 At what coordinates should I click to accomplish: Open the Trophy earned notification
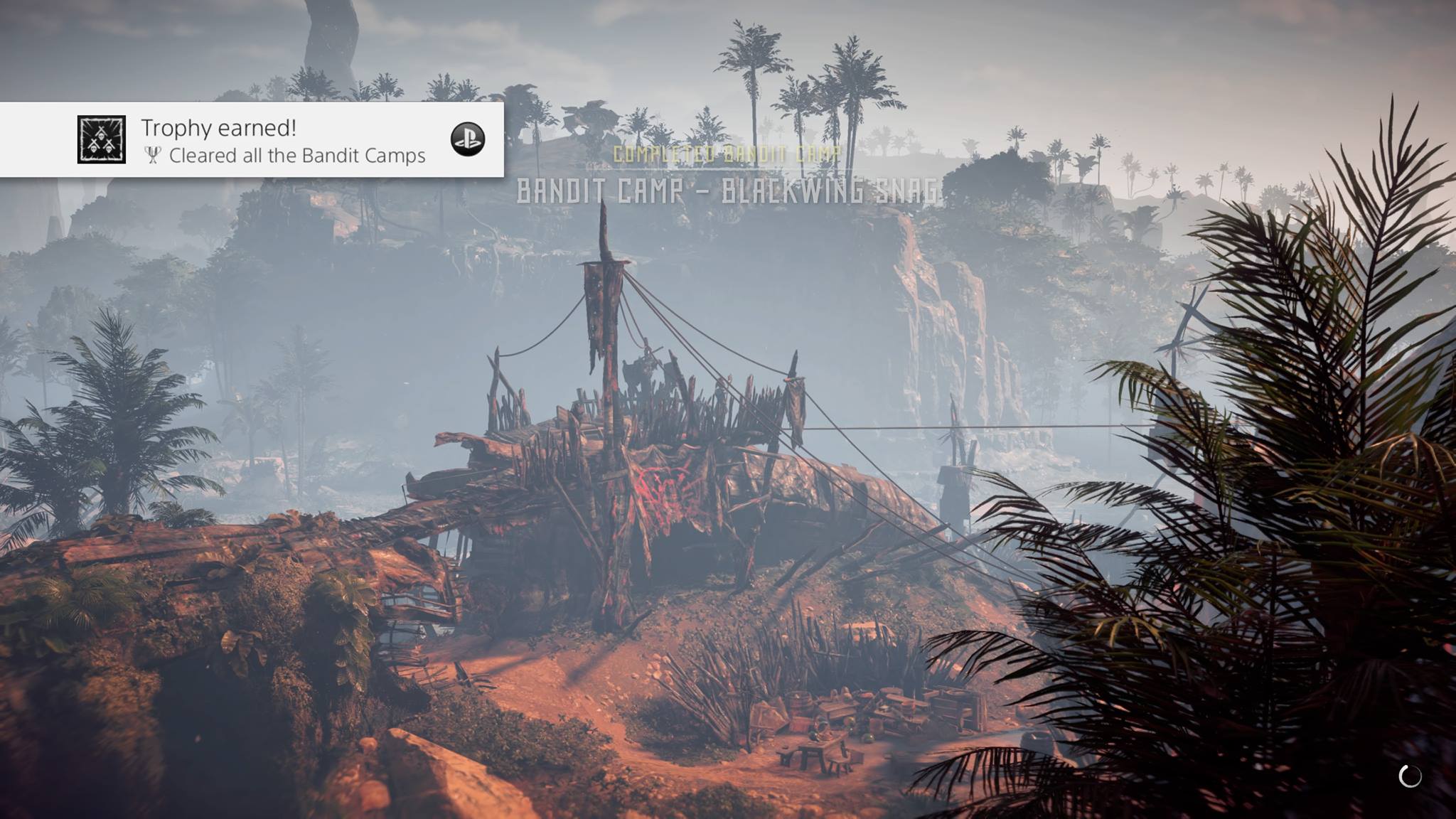pyautogui.click(x=284, y=140)
